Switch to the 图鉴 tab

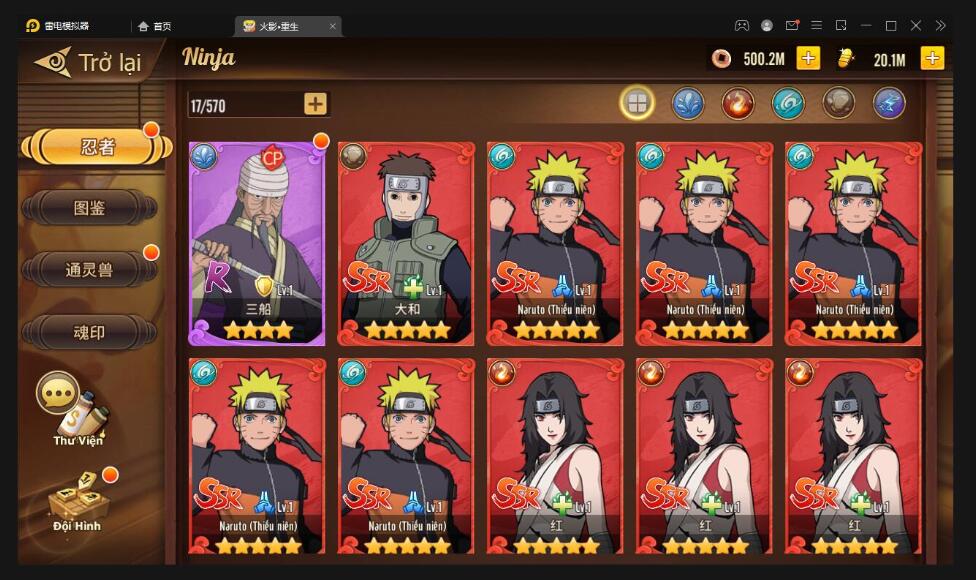click(90, 209)
